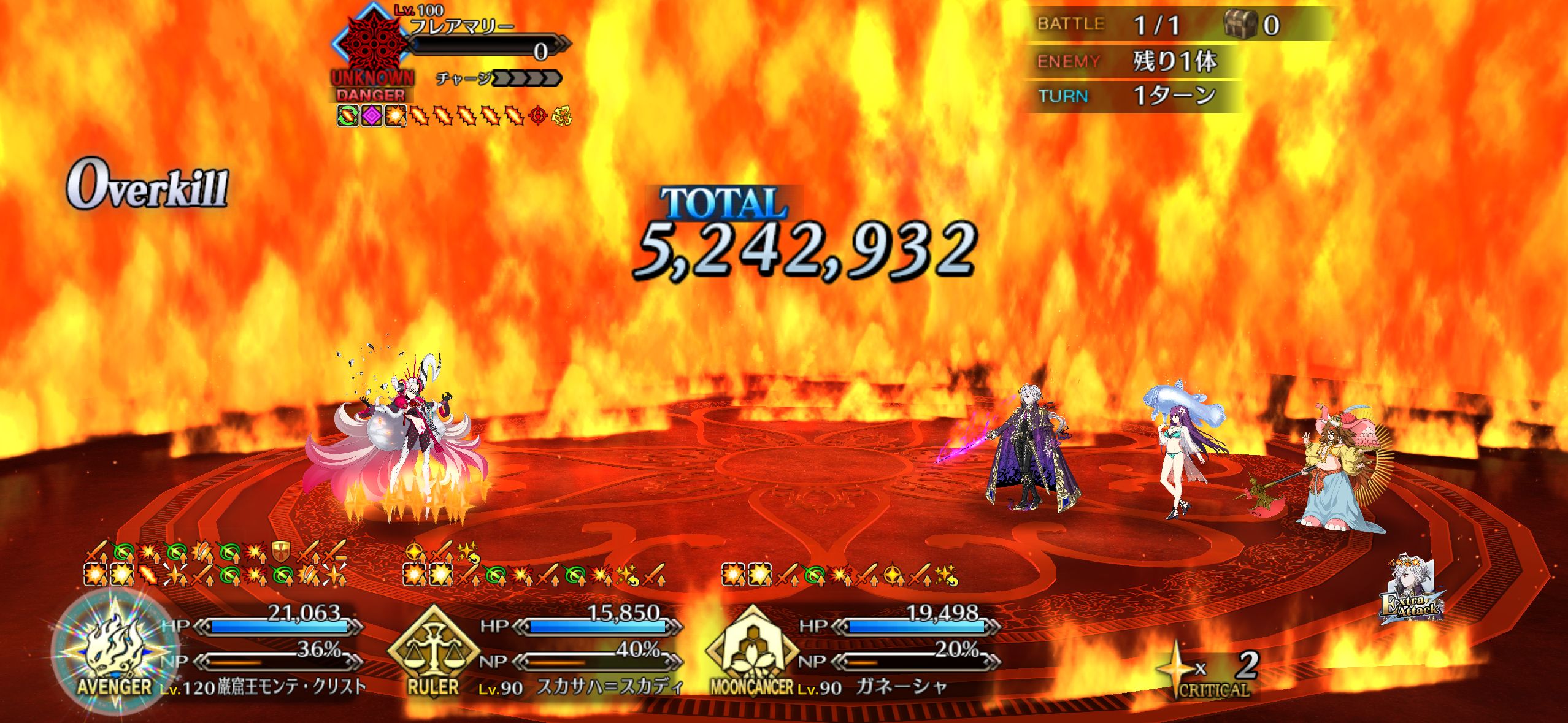Viewport: 1568px width, 723px height.
Task: Click the Extra Attack card portrait
Action: [1411, 591]
